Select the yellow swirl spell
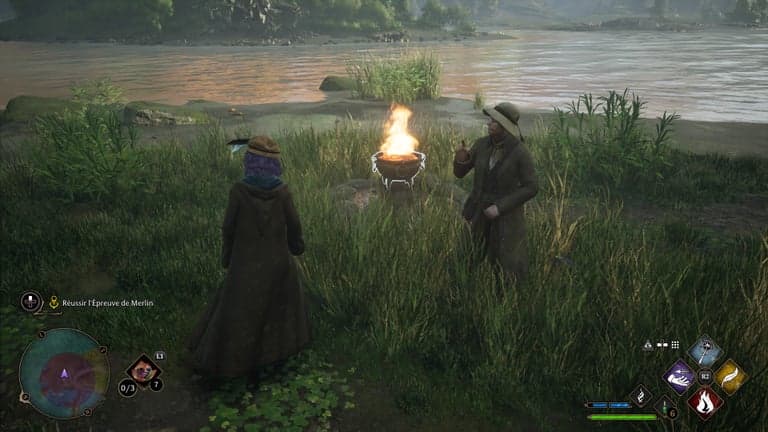The width and height of the screenshot is (768, 432). click(x=729, y=376)
